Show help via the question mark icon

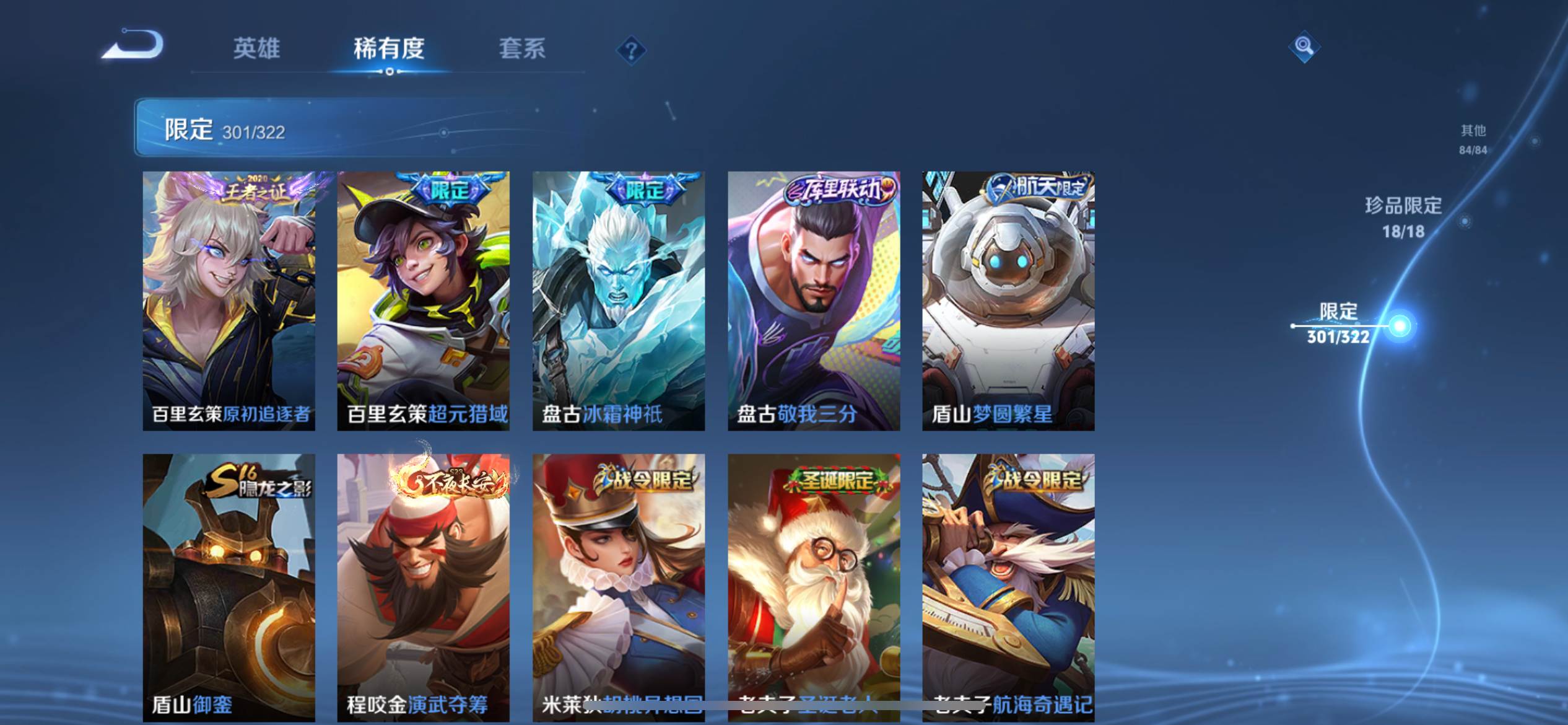click(631, 50)
